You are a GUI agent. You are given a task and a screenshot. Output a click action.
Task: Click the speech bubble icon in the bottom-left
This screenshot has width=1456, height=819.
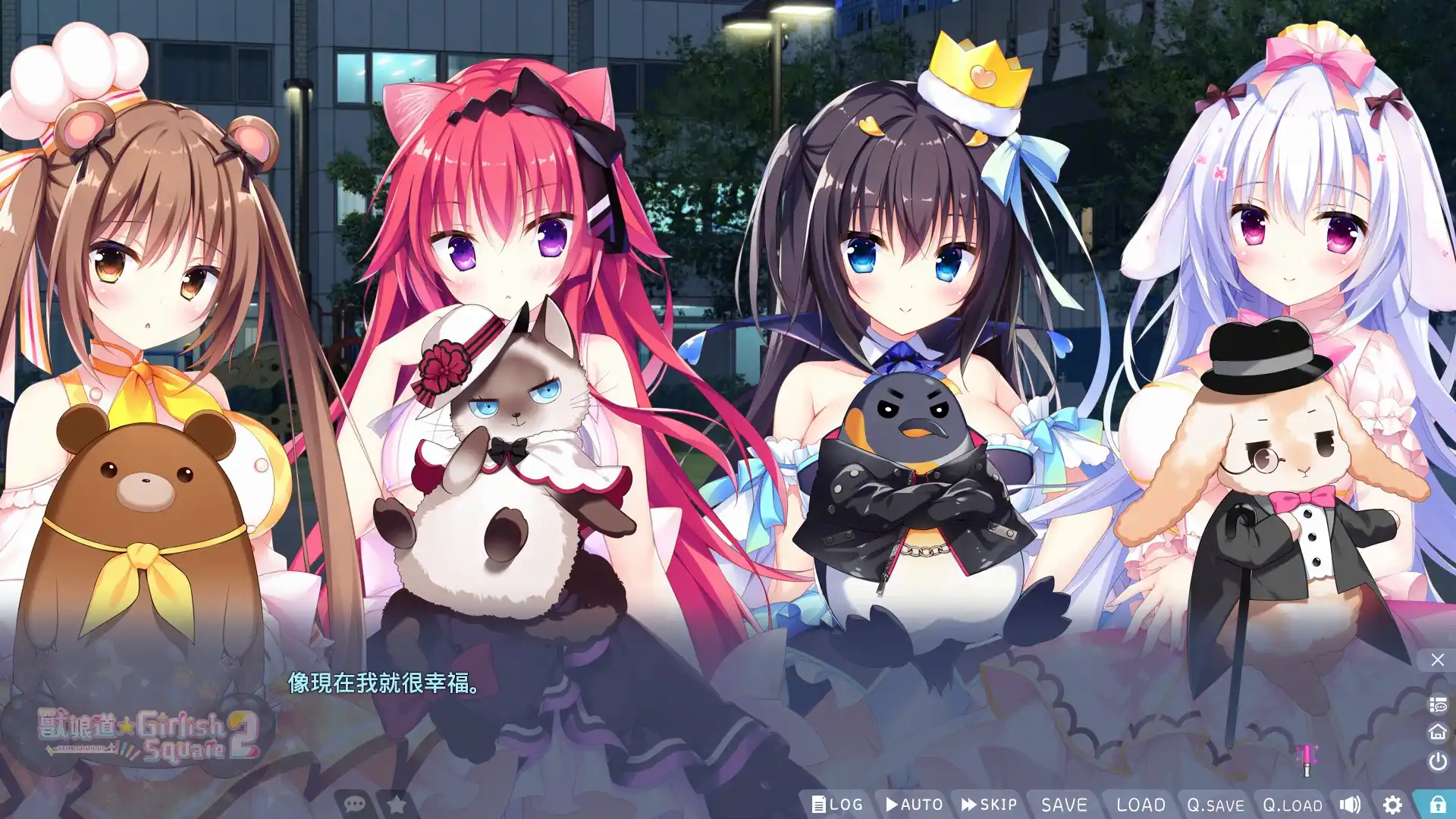(354, 805)
